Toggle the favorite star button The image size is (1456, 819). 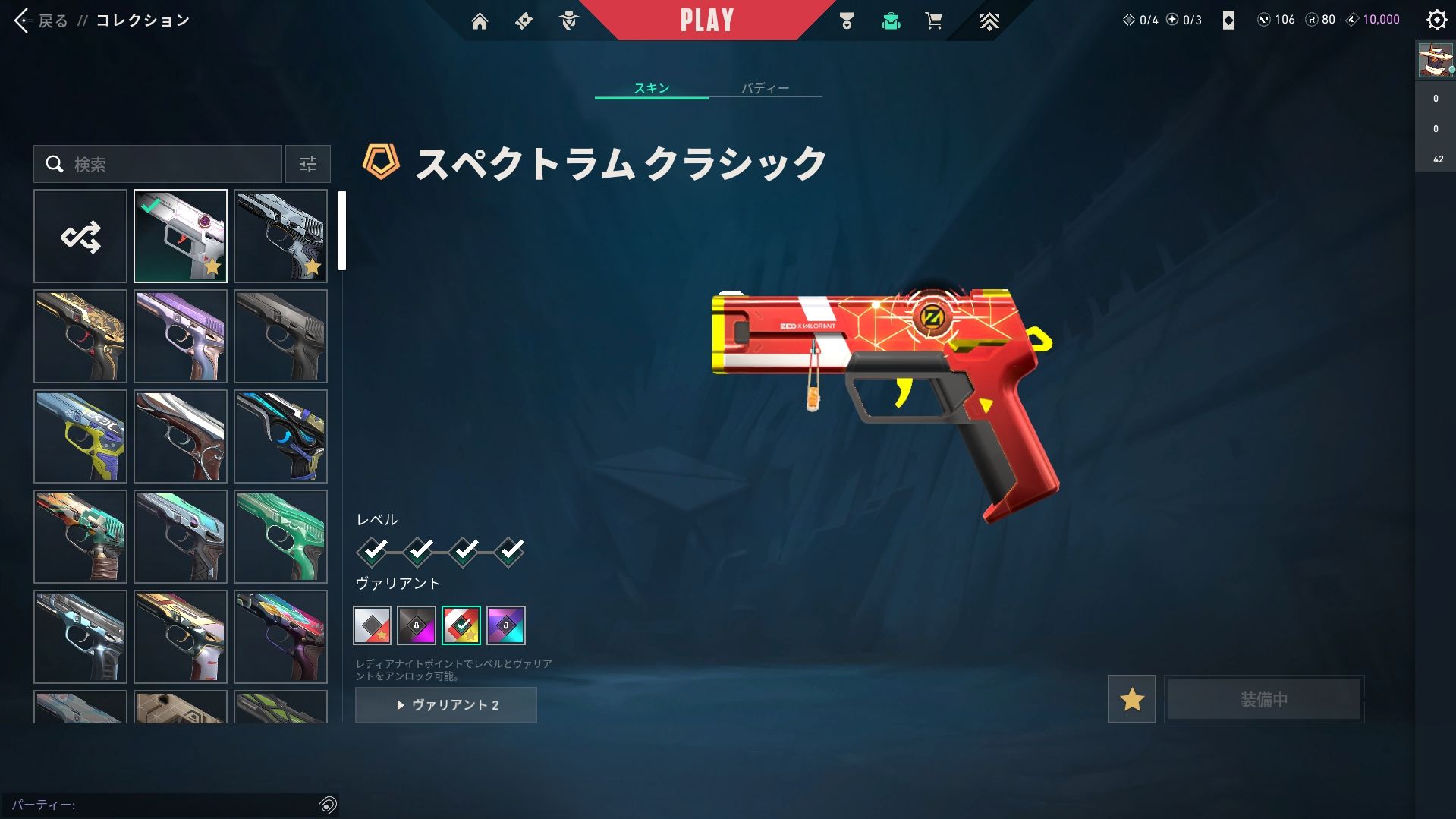pyautogui.click(x=1131, y=699)
